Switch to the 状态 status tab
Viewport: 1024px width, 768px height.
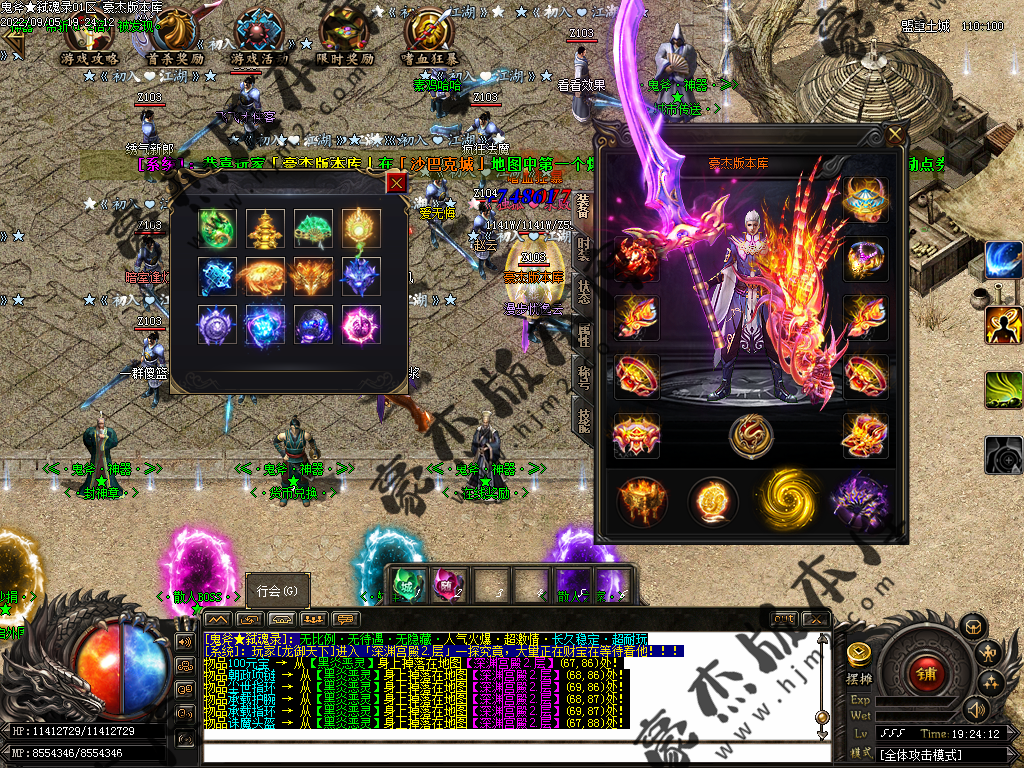tap(583, 291)
